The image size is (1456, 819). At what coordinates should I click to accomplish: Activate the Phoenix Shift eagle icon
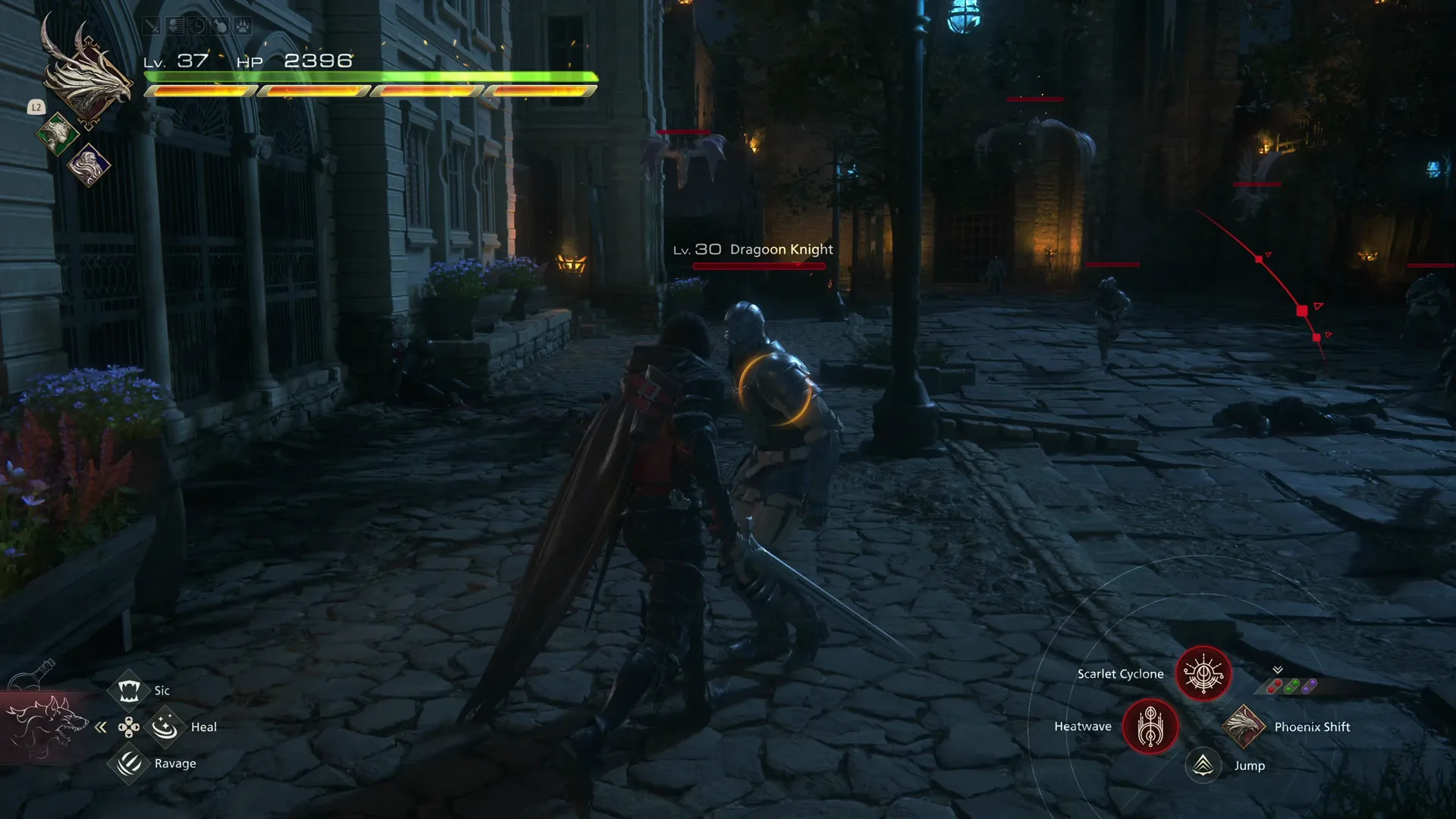1243,726
